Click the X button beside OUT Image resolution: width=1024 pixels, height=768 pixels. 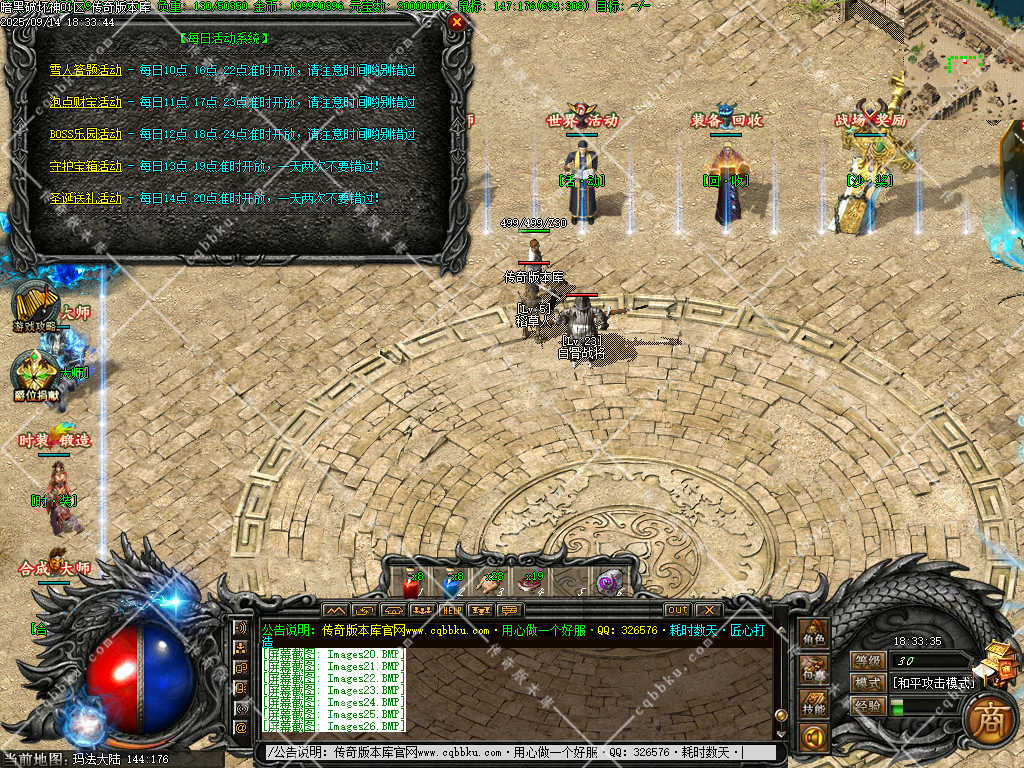coord(708,610)
